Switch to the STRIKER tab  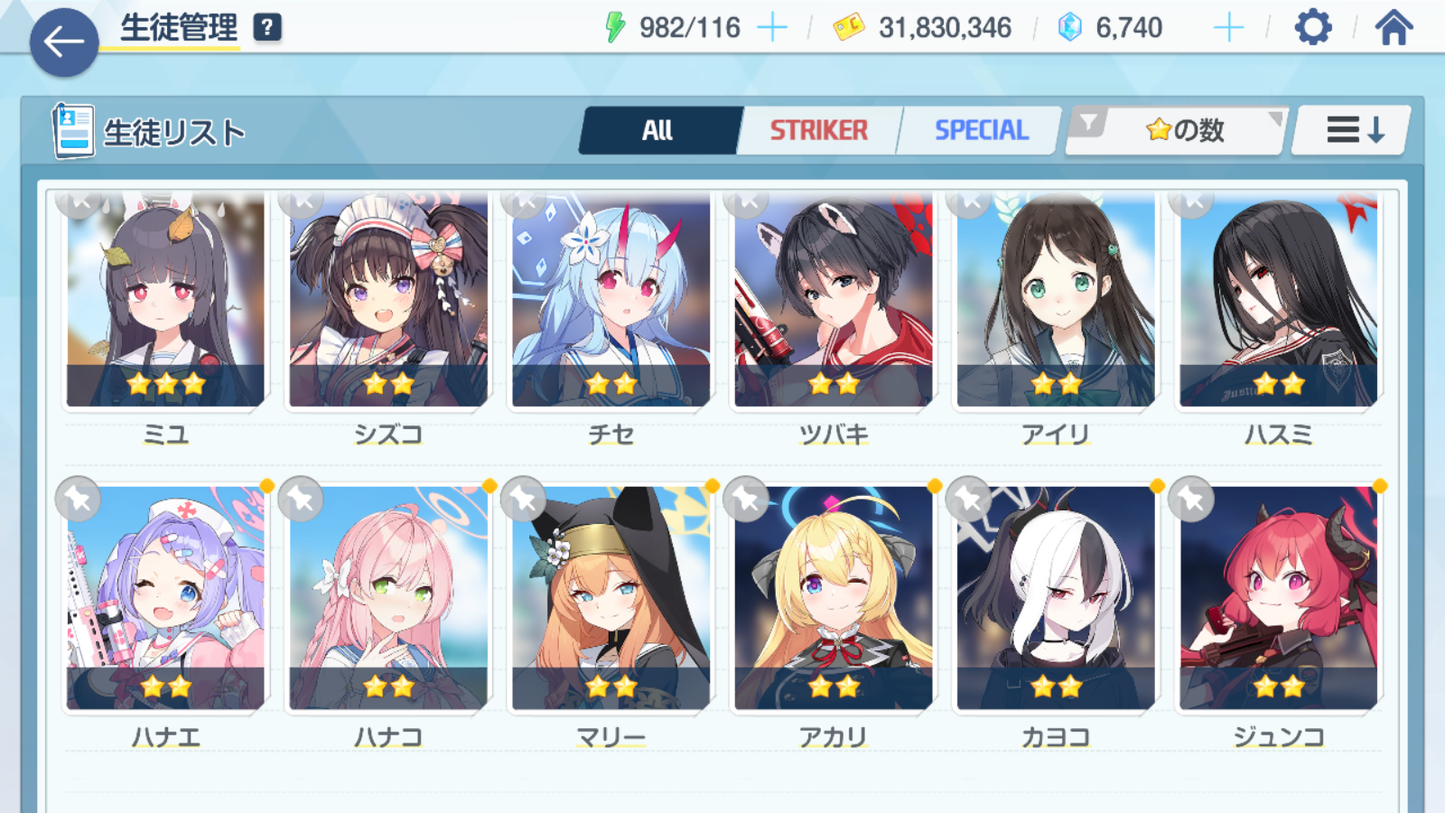(818, 131)
